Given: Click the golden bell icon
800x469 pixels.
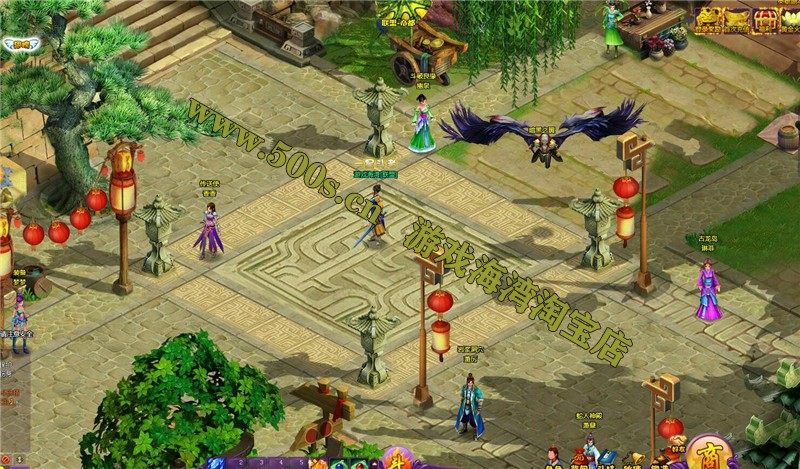Looking at the screenshot, I should pyautogui.click(x=636, y=457).
